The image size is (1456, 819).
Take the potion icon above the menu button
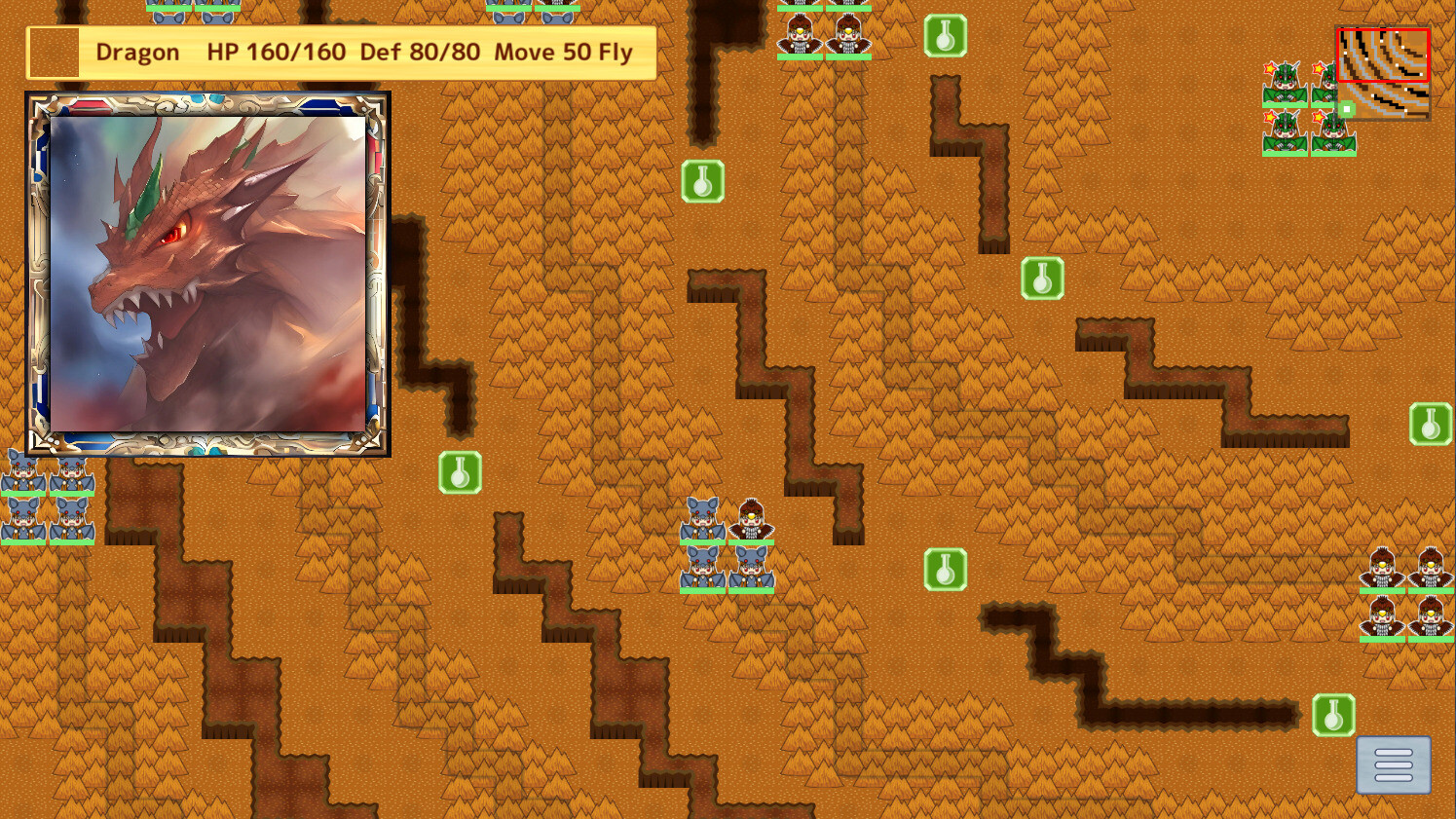pyautogui.click(x=1334, y=713)
